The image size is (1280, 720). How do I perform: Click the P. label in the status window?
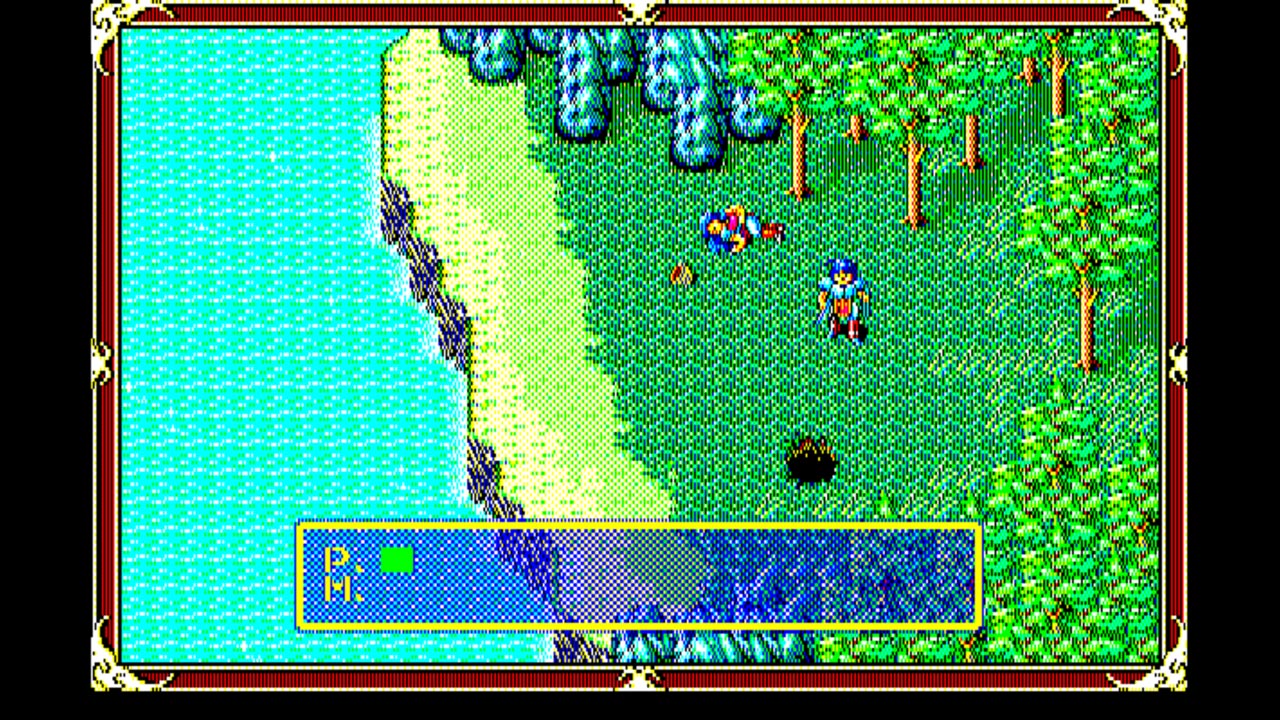tap(338, 556)
